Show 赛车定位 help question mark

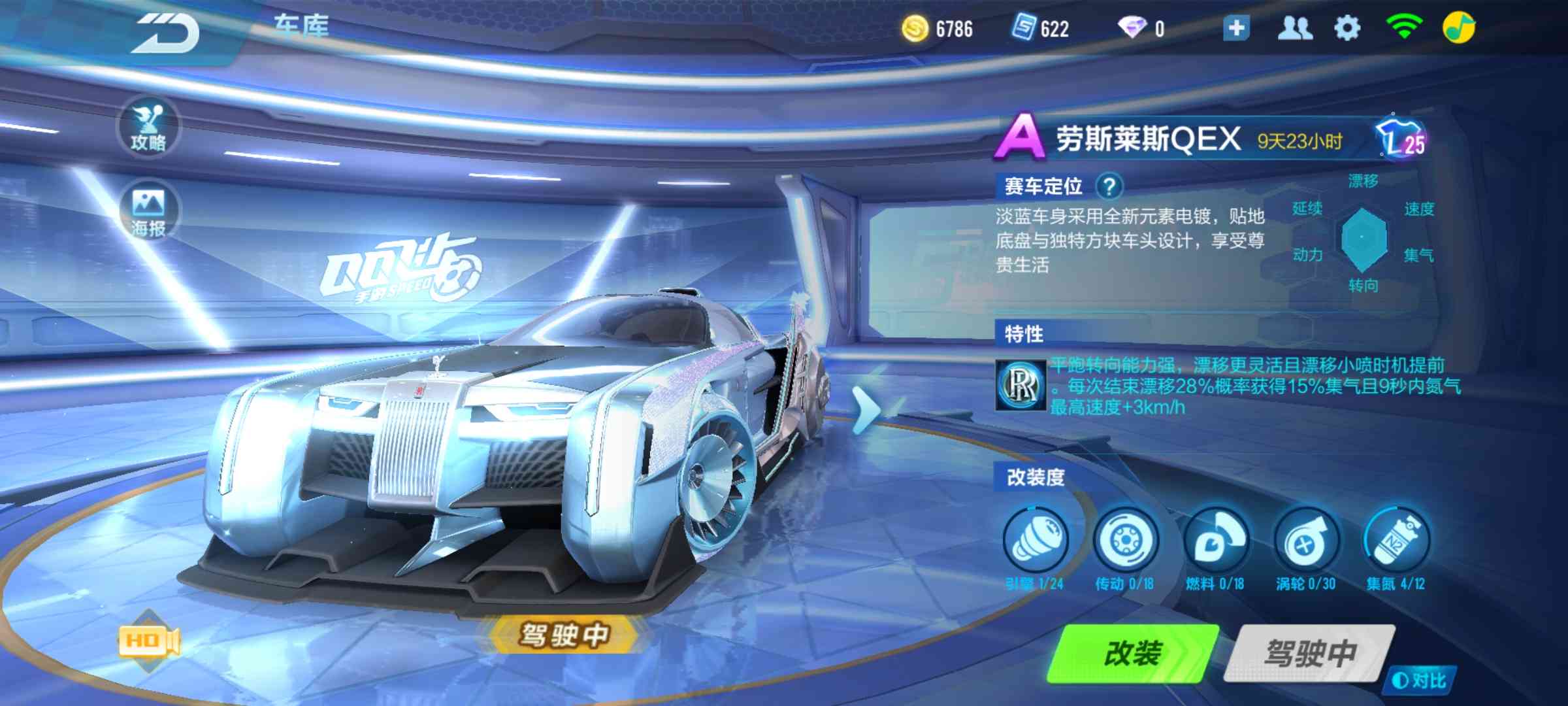tap(1109, 187)
